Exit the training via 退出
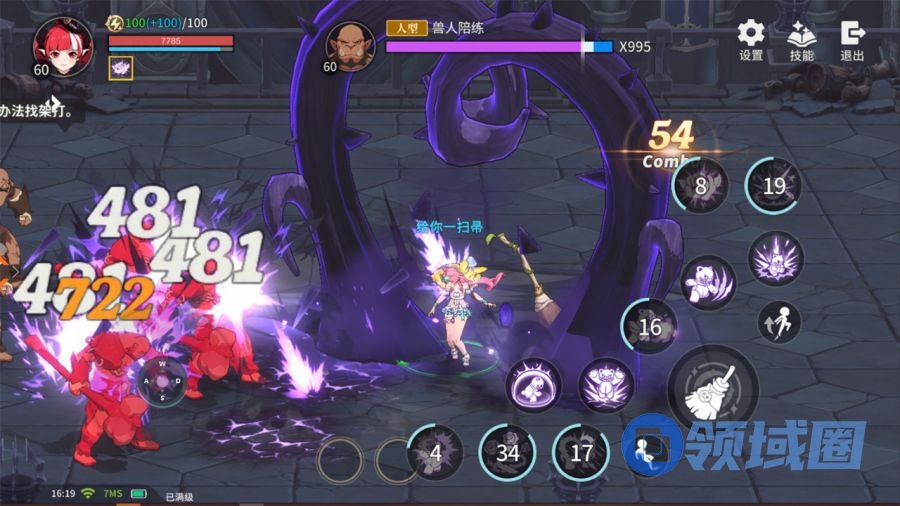 [x=853, y=38]
